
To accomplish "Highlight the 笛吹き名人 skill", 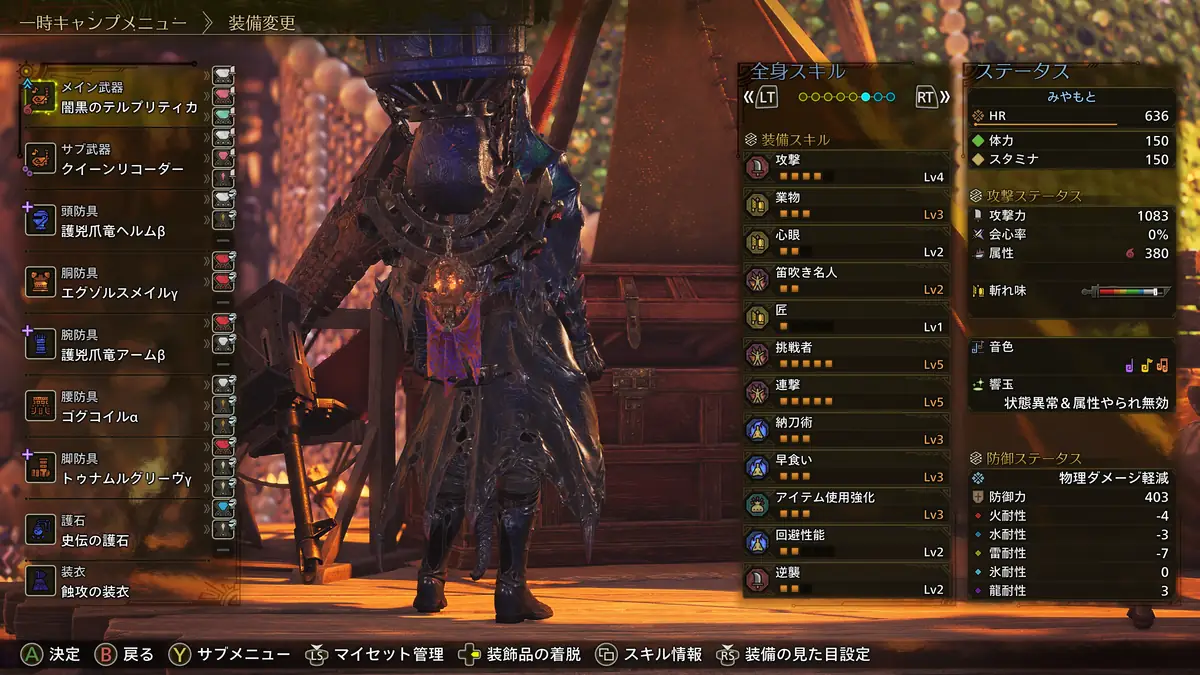I will click(845, 280).
